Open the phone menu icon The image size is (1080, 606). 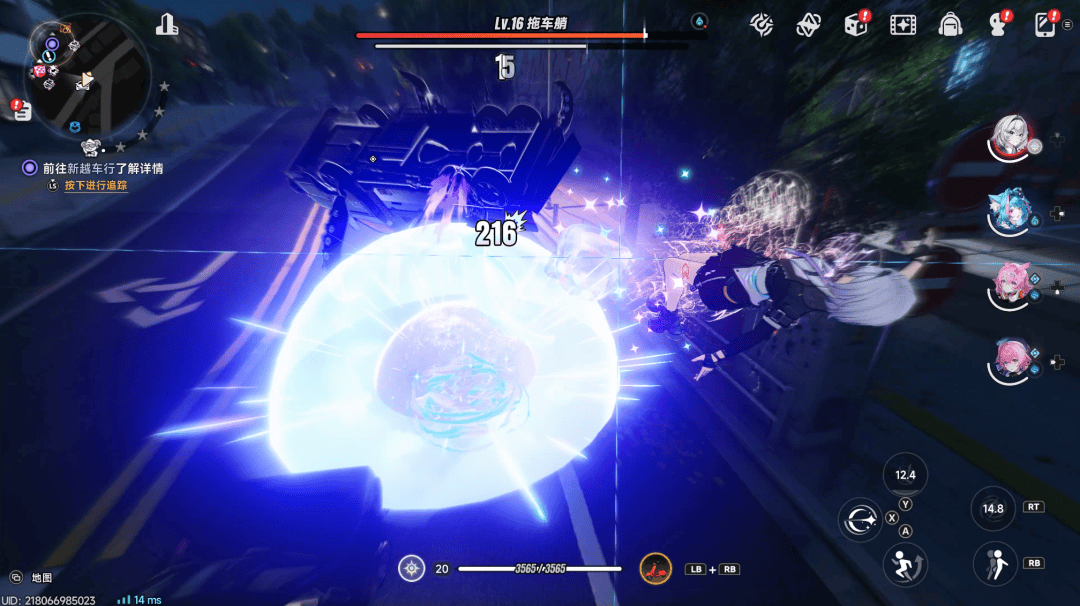click(1044, 24)
